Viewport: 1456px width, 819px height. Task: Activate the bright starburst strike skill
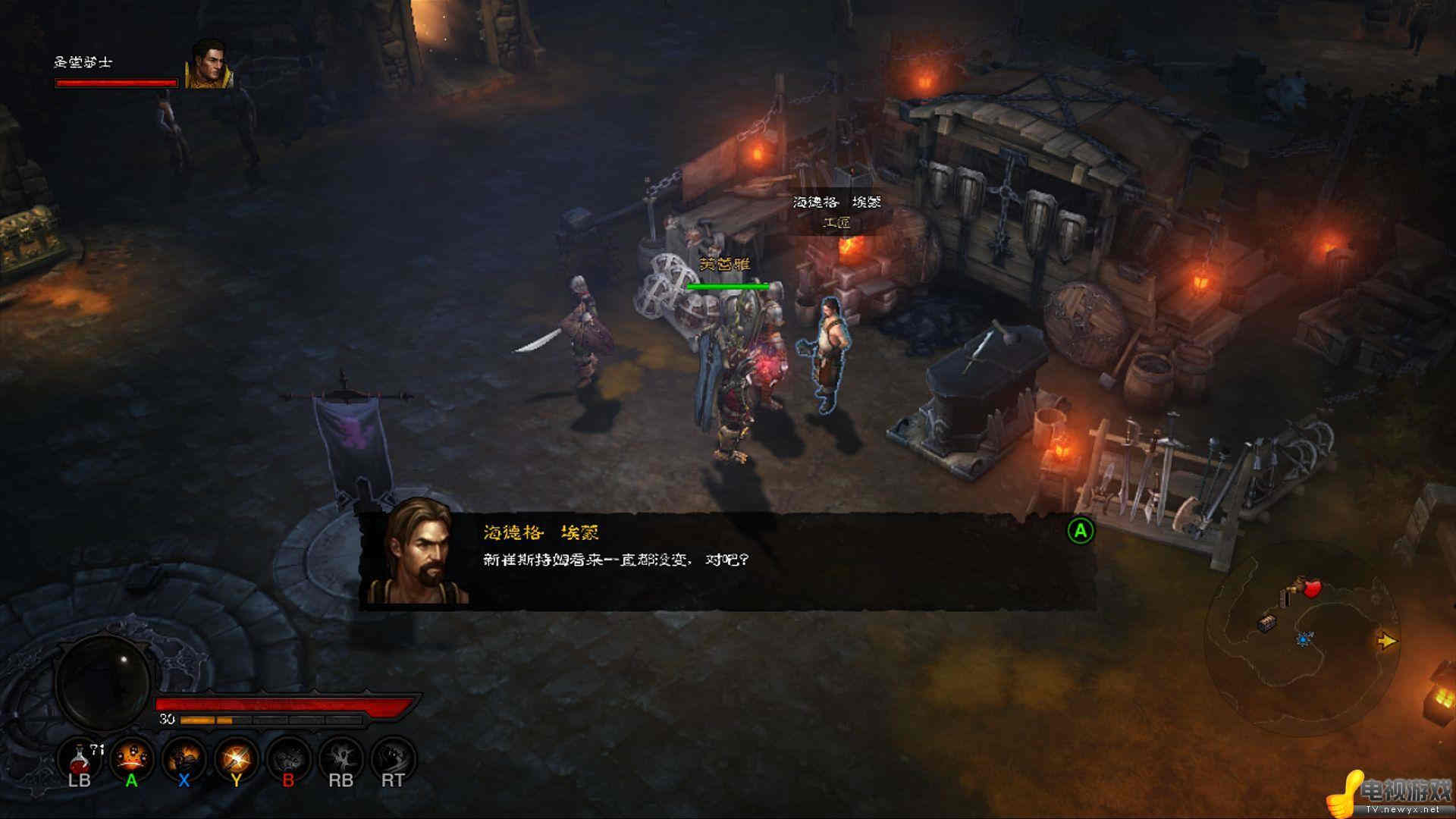(237, 758)
